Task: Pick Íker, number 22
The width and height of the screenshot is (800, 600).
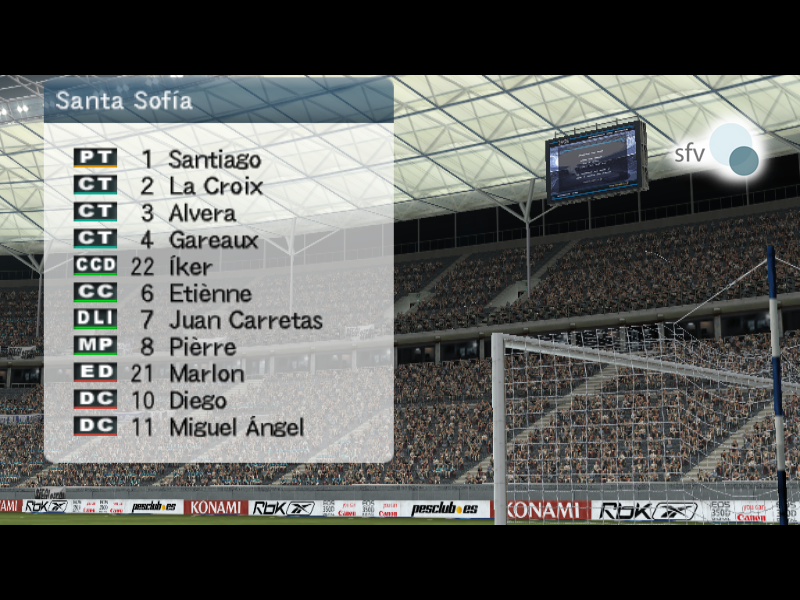Action: point(190,267)
